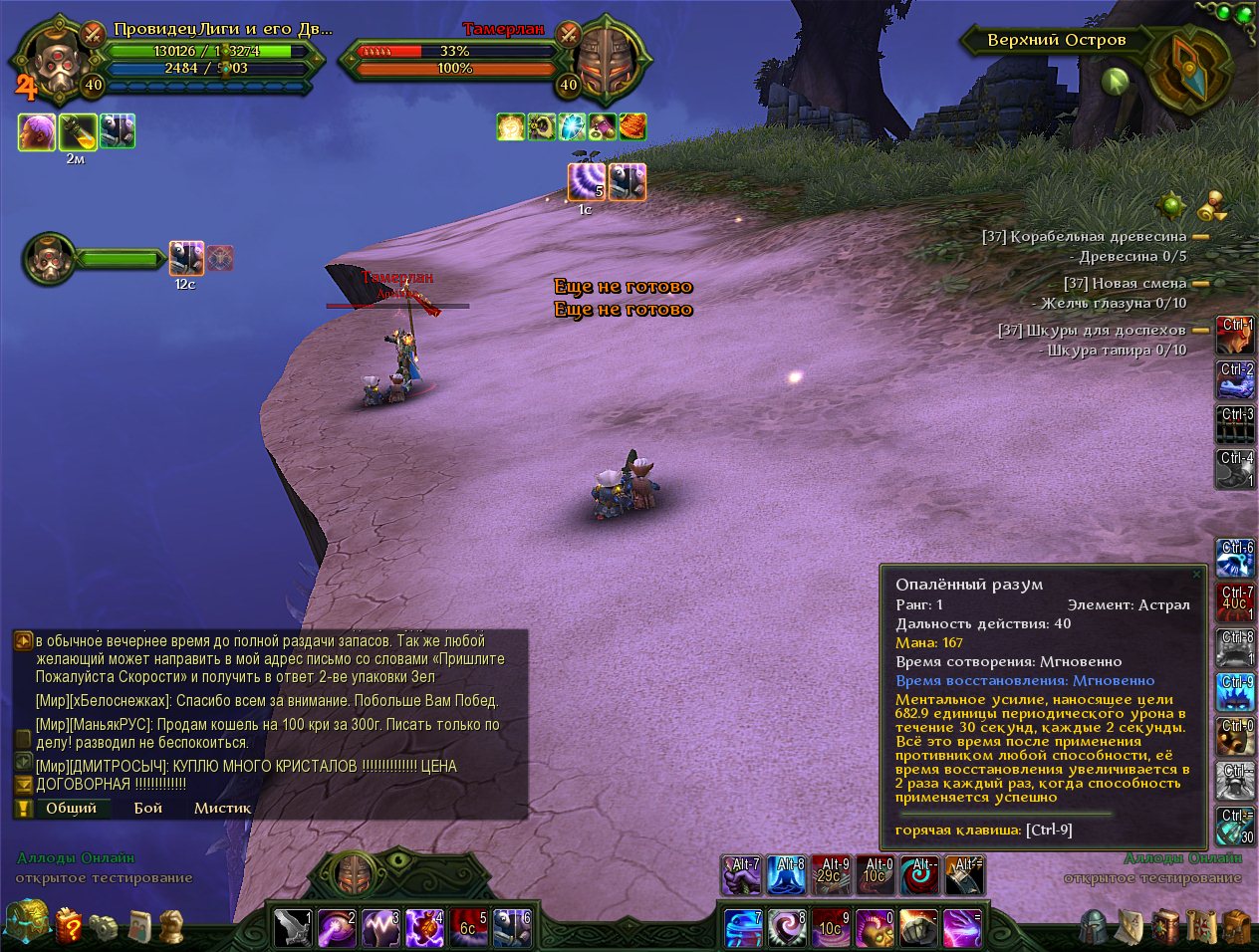Close the Опалённый разум tooltip window
The height and width of the screenshot is (952, 1259).
coord(1197,575)
